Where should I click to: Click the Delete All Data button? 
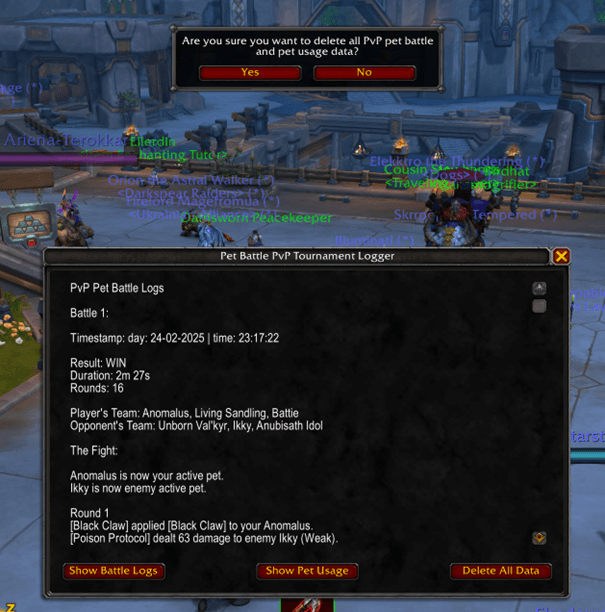(500, 571)
